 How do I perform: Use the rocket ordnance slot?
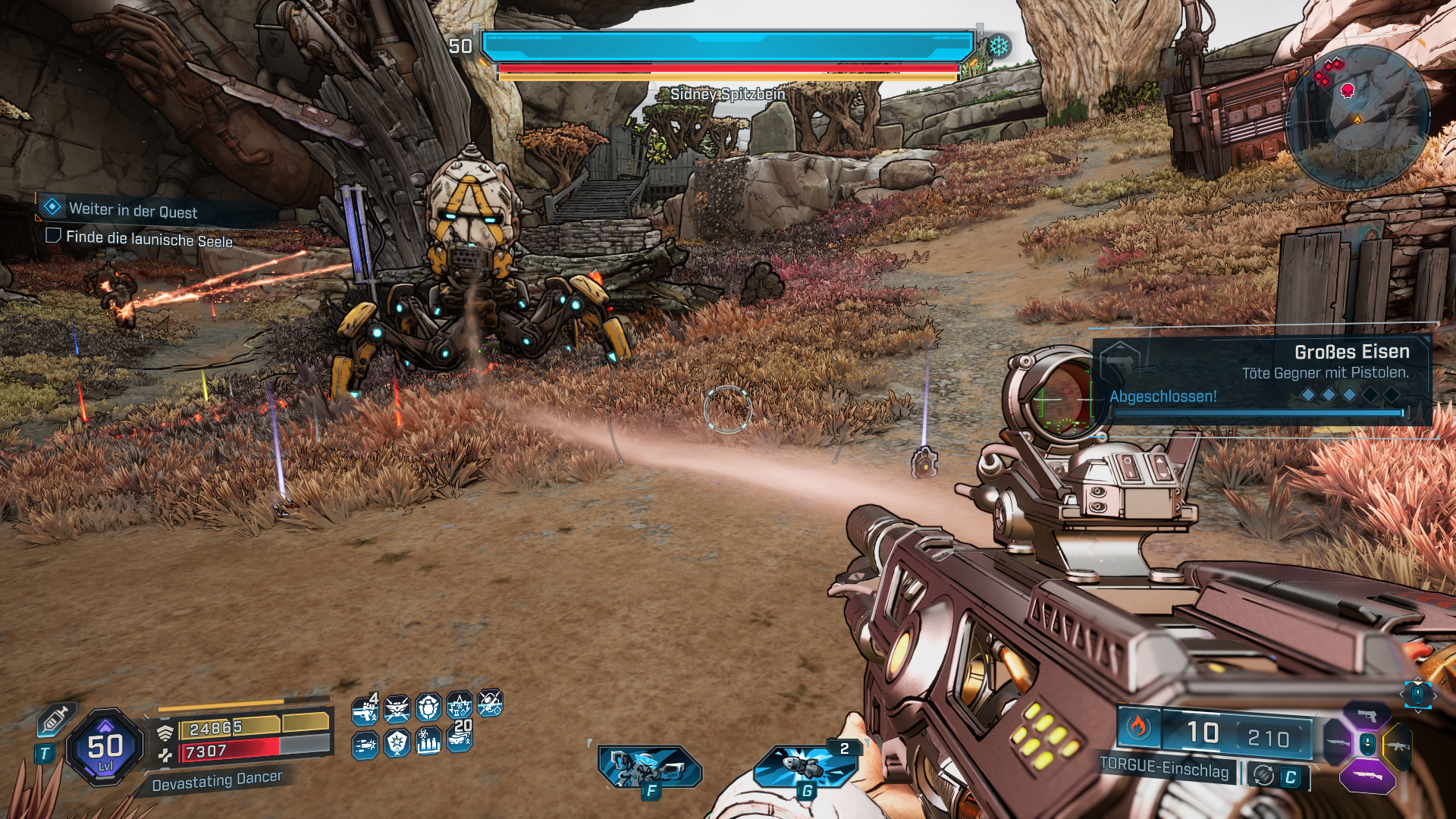(x=805, y=767)
